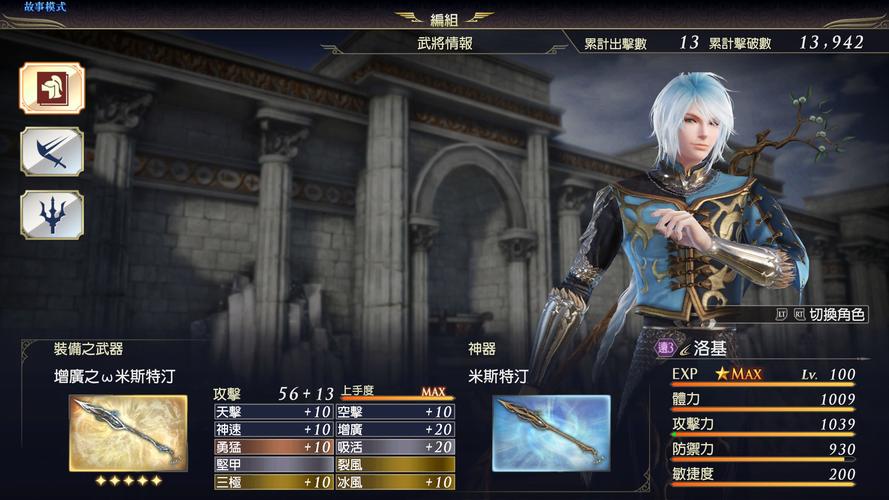
Task: Select the 空擊 attribute slot
Action: click(394, 412)
